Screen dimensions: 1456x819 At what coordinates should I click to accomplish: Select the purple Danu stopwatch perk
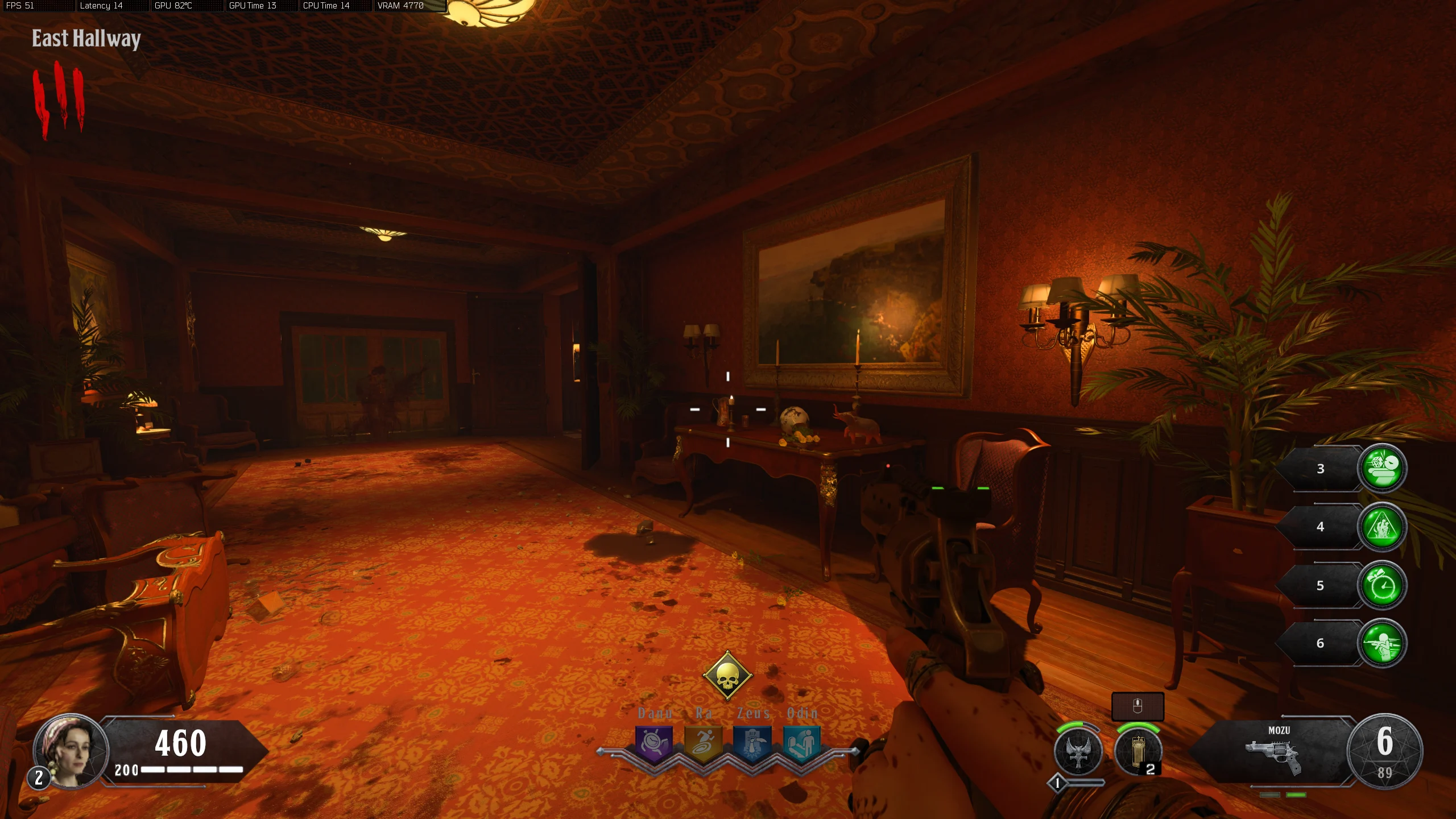coord(654,743)
